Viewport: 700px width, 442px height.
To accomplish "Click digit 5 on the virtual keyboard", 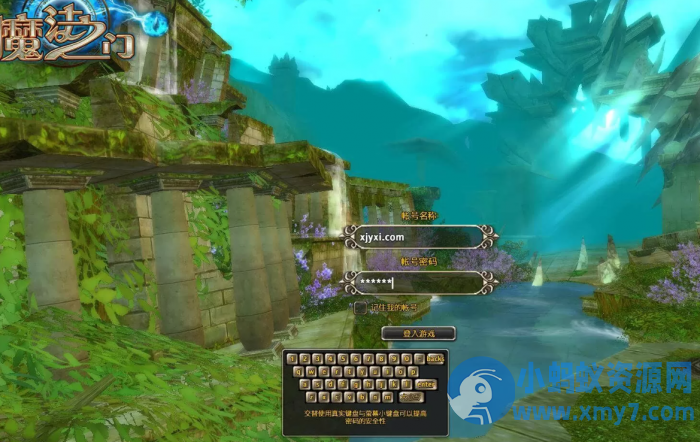I will point(343,359).
